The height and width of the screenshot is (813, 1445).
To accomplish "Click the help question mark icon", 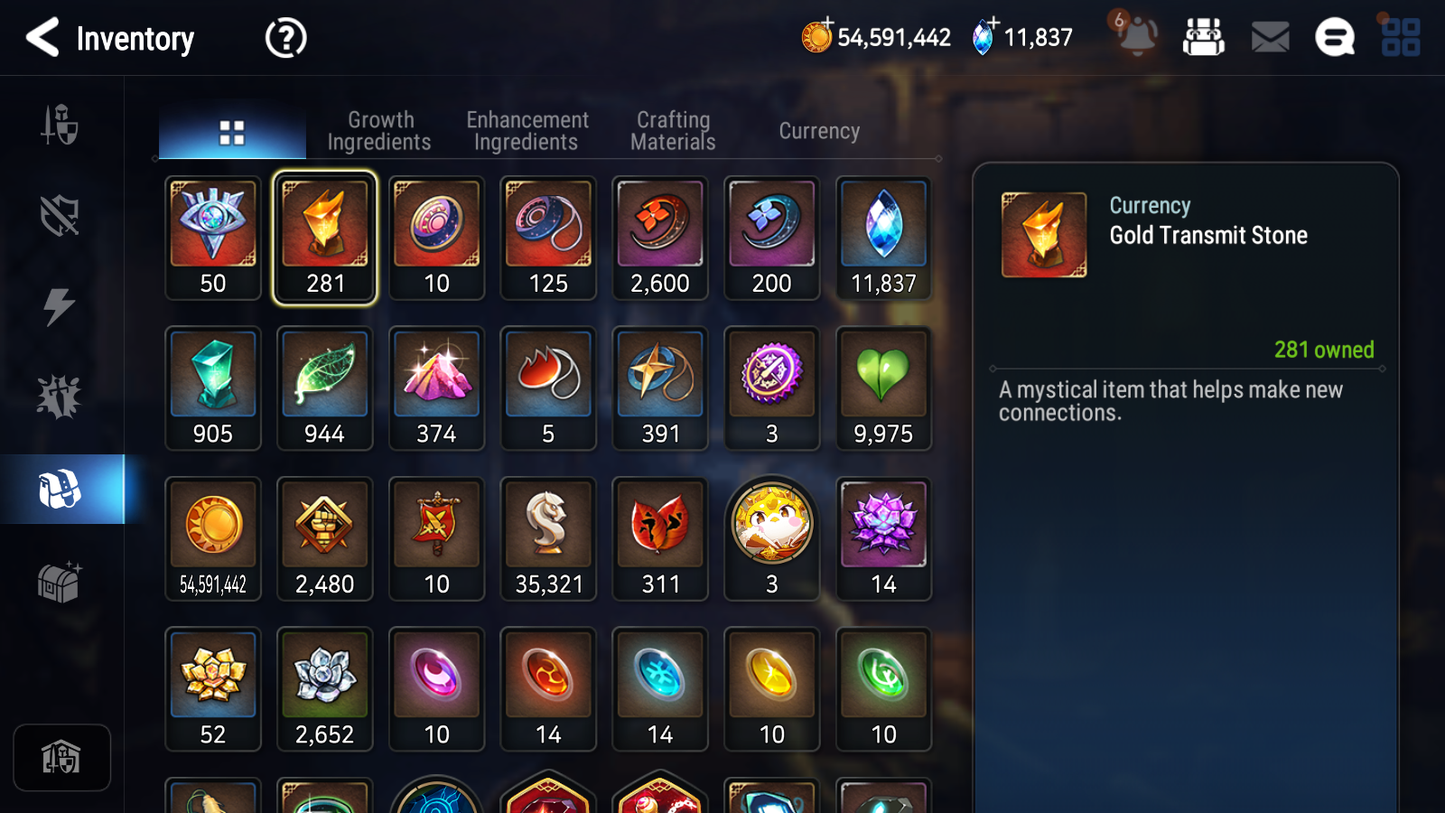I will tap(285, 37).
